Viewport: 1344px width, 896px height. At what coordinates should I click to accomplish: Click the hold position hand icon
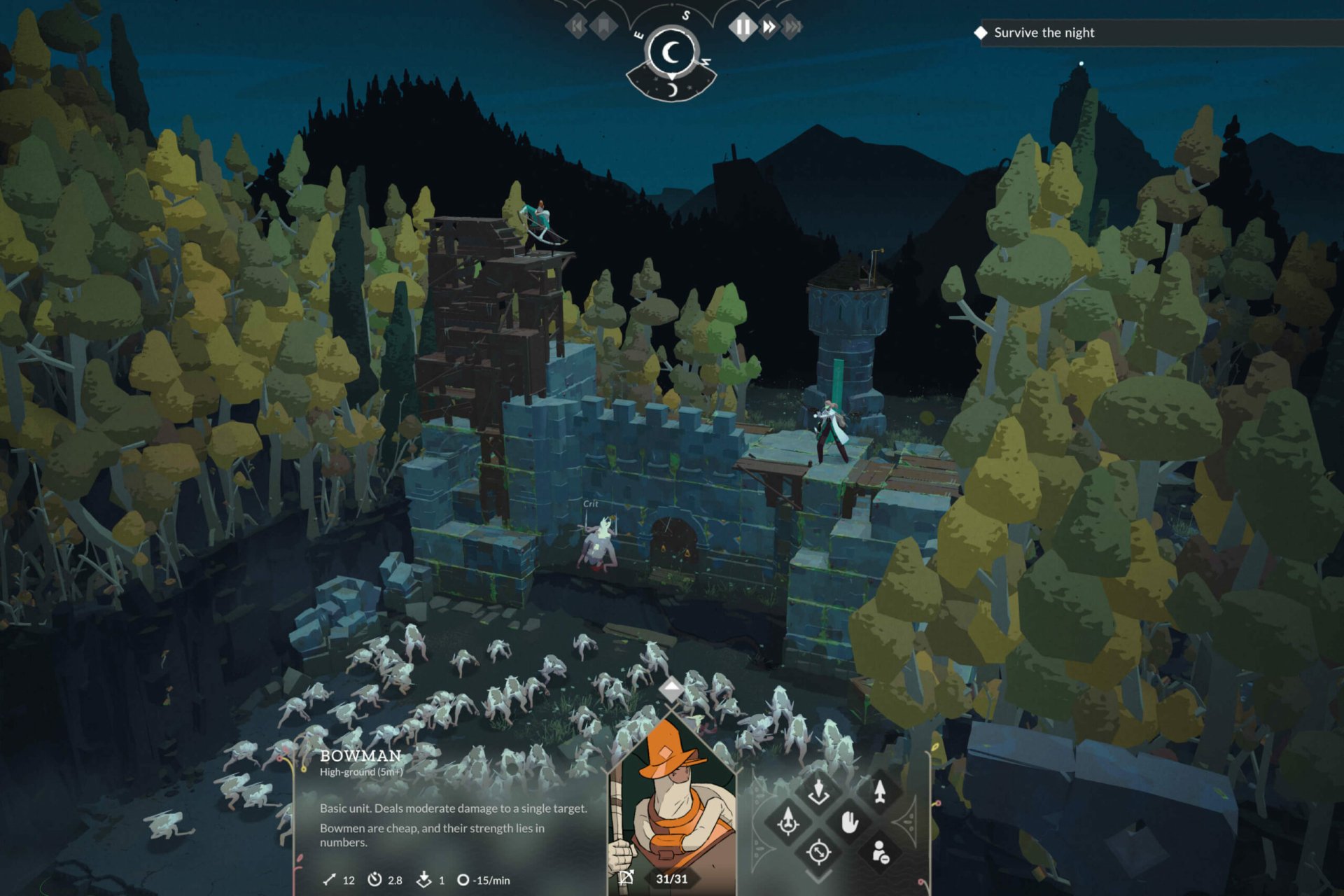click(850, 823)
